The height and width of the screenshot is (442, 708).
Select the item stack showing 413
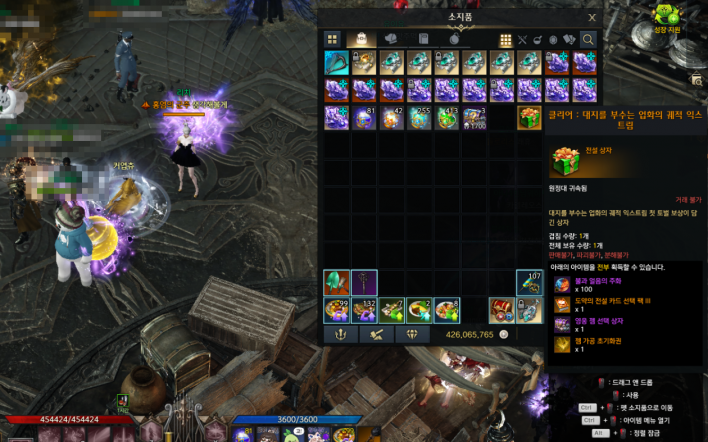446,118
